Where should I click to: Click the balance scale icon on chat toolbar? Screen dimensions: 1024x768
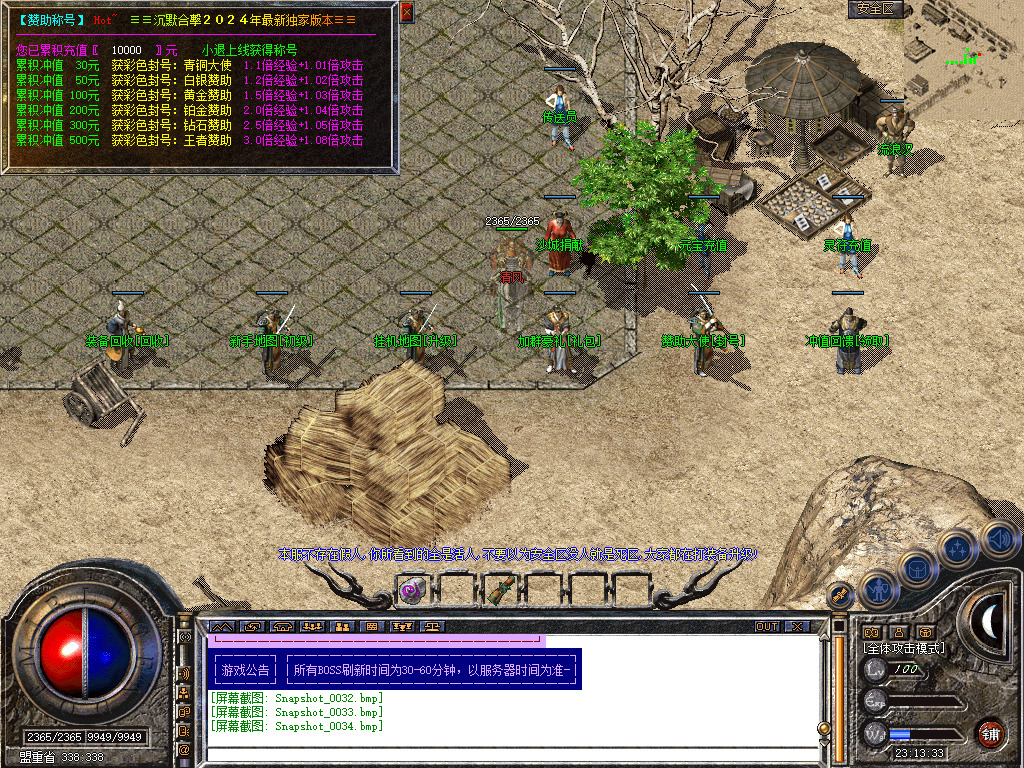433,627
